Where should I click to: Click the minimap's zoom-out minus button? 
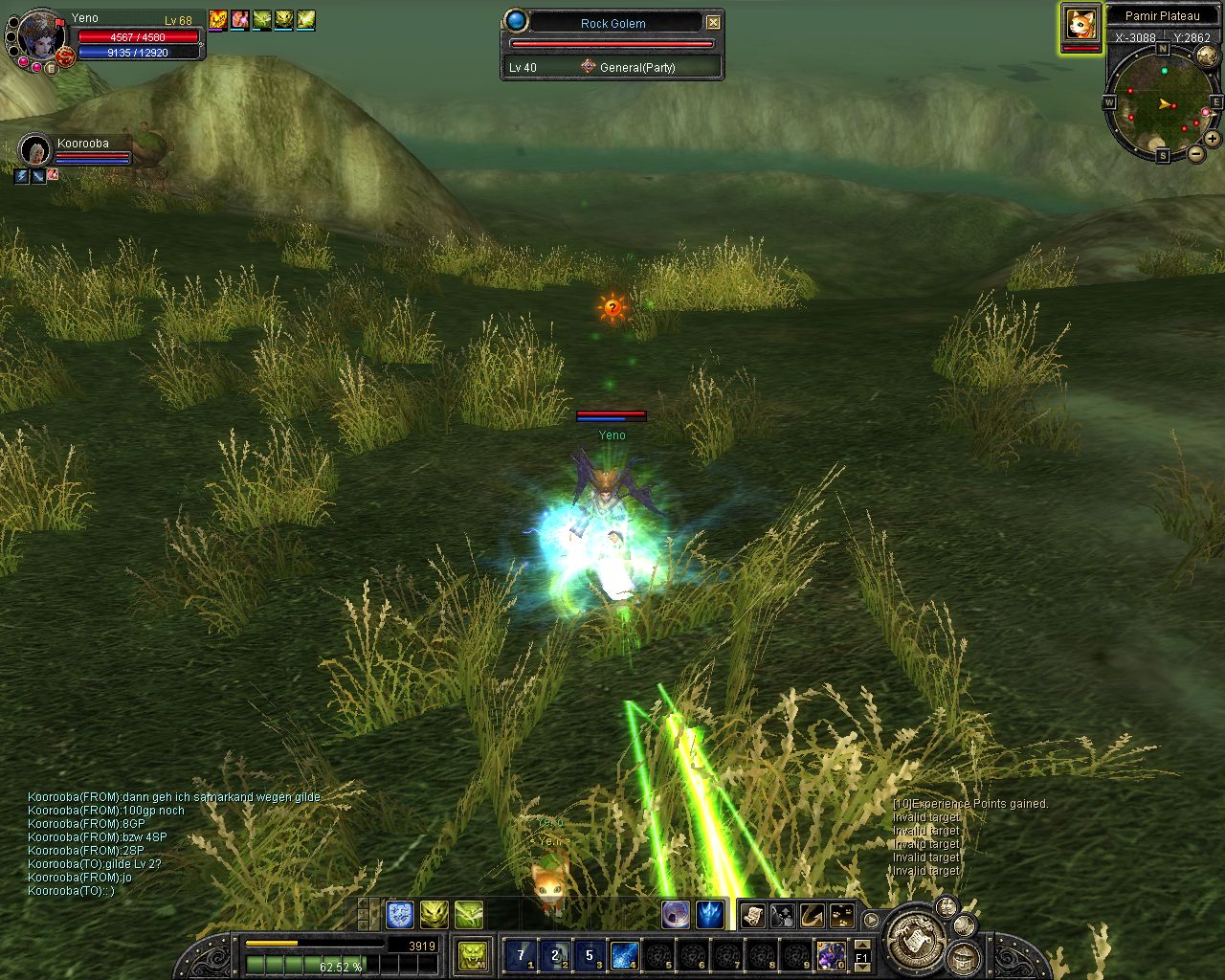click(1196, 153)
